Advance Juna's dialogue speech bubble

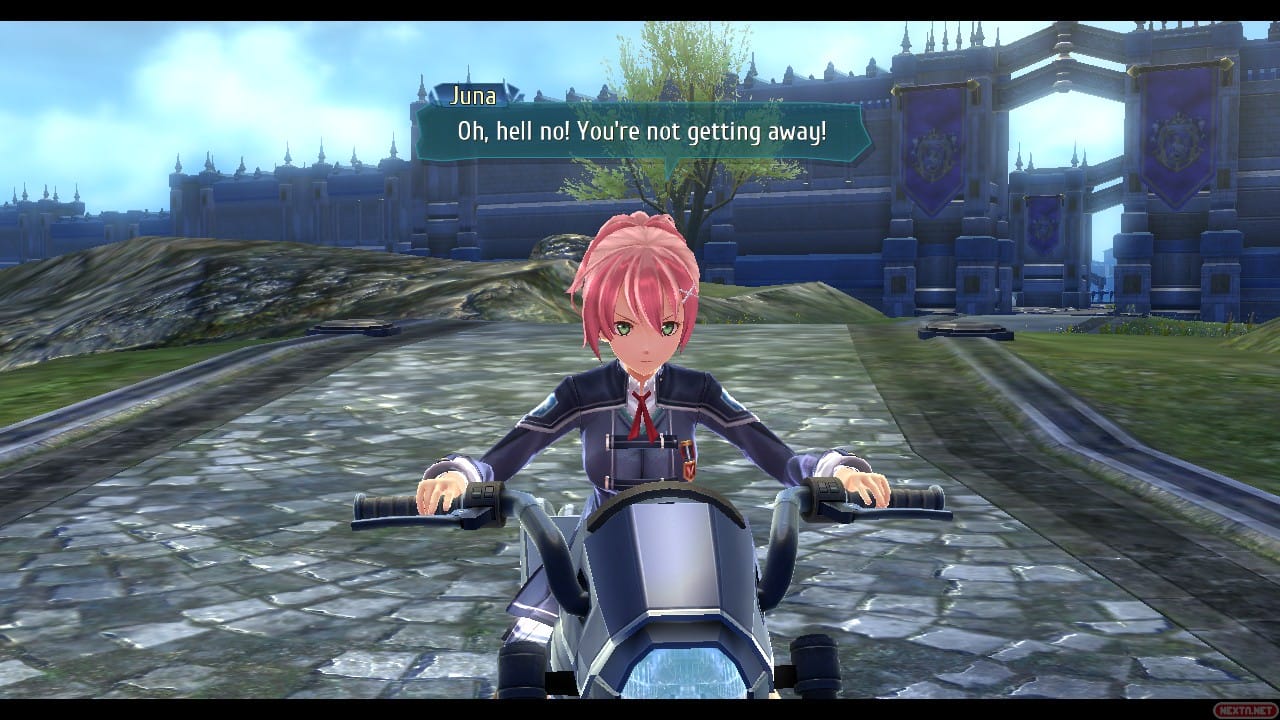pyautogui.click(x=642, y=132)
